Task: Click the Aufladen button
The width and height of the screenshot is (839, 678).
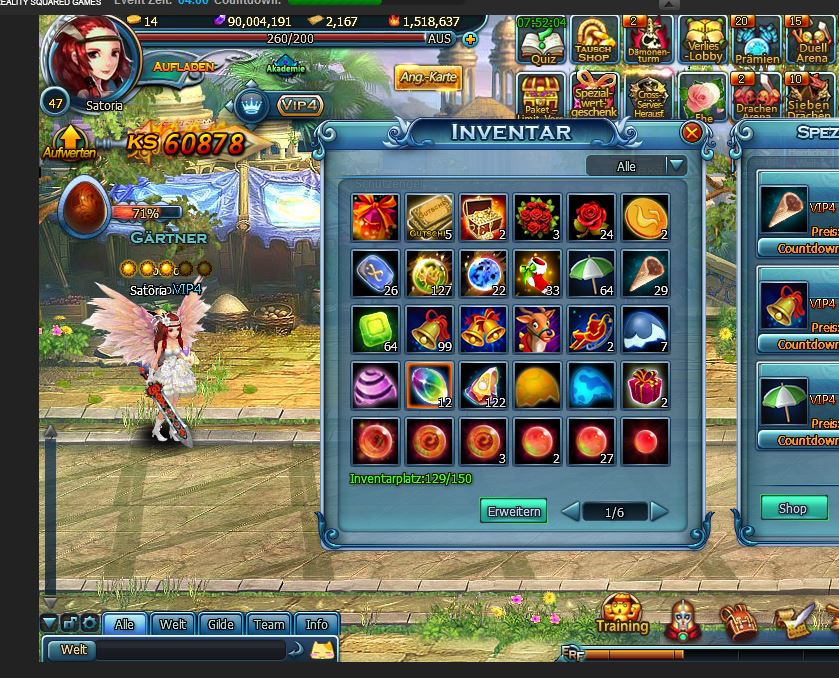Action: click(x=184, y=66)
